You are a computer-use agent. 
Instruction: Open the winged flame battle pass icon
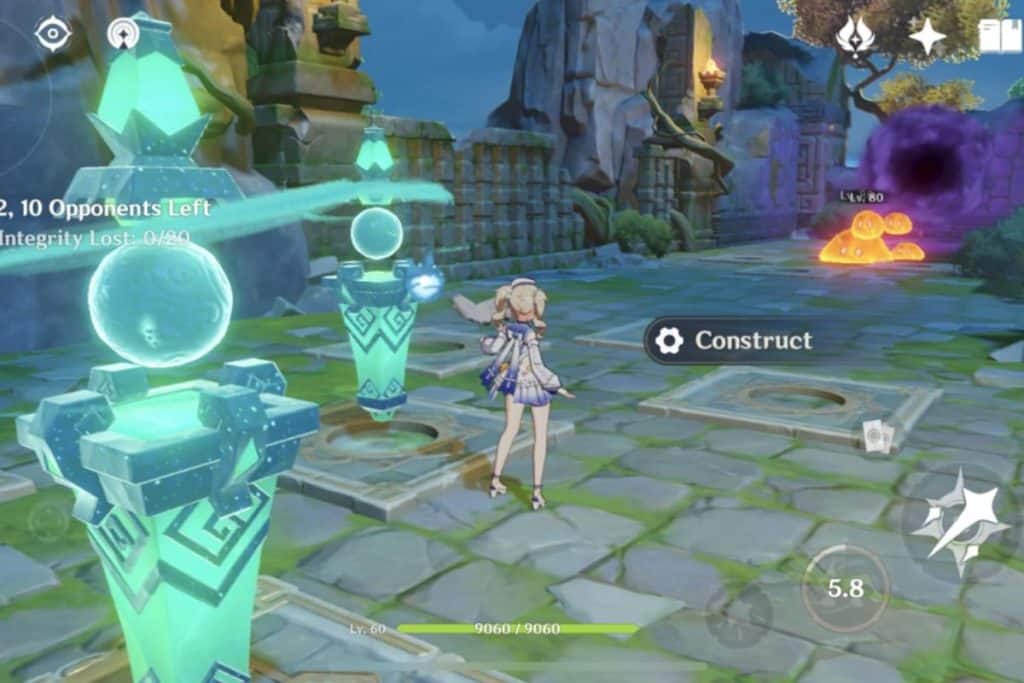coord(856,36)
